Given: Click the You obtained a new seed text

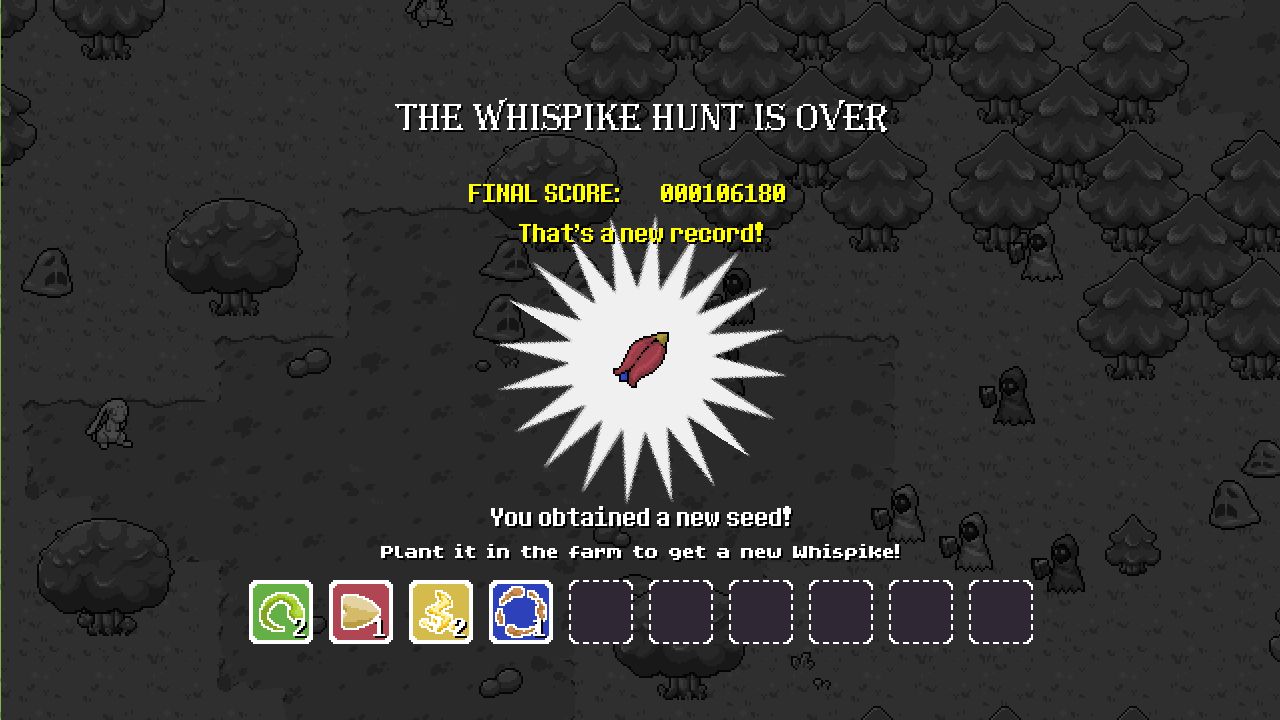Looking at the screenshot, I should [x=640, y=517].
